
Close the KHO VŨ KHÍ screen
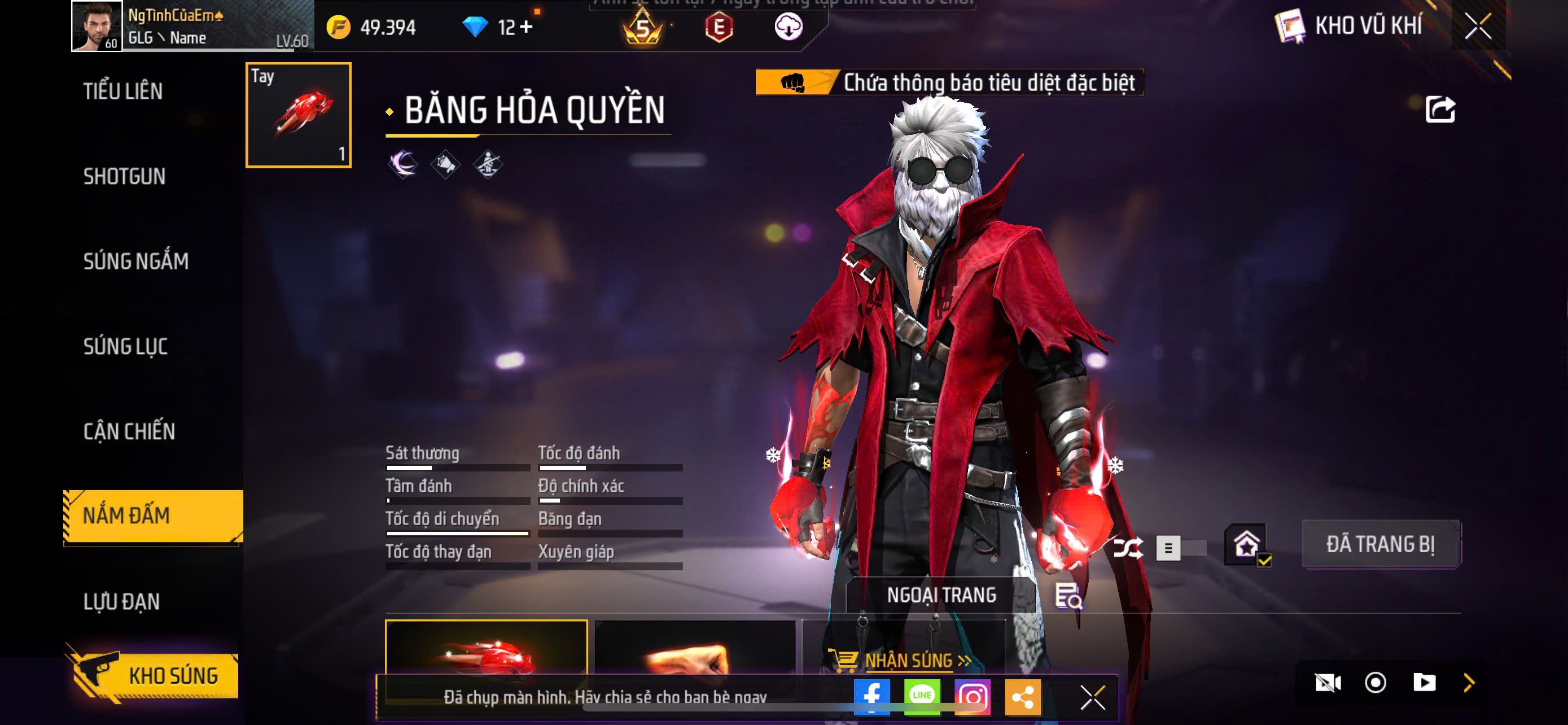[x=1478, y=26]
